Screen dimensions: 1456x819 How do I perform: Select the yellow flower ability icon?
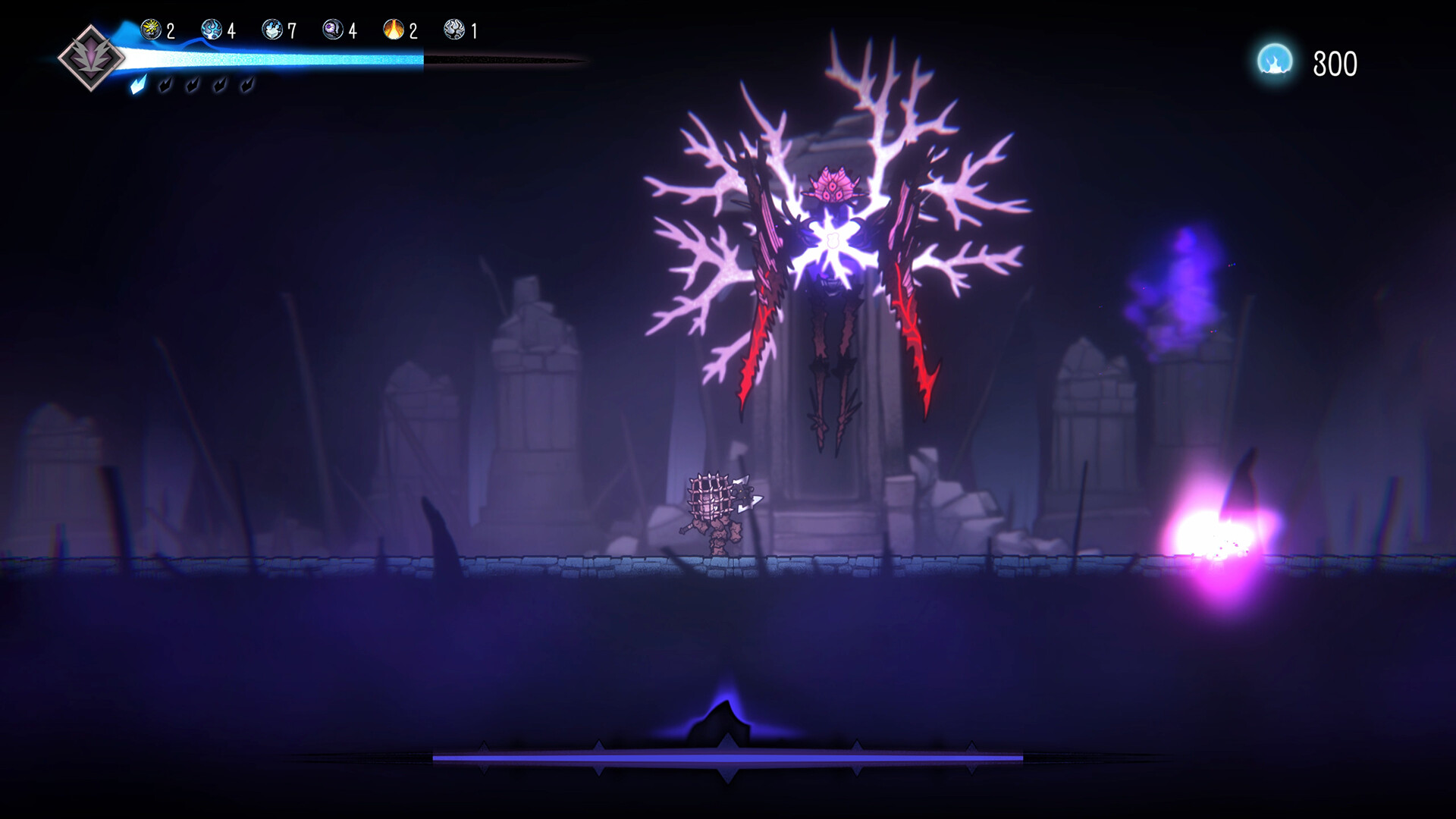click(x=149, y=30)
